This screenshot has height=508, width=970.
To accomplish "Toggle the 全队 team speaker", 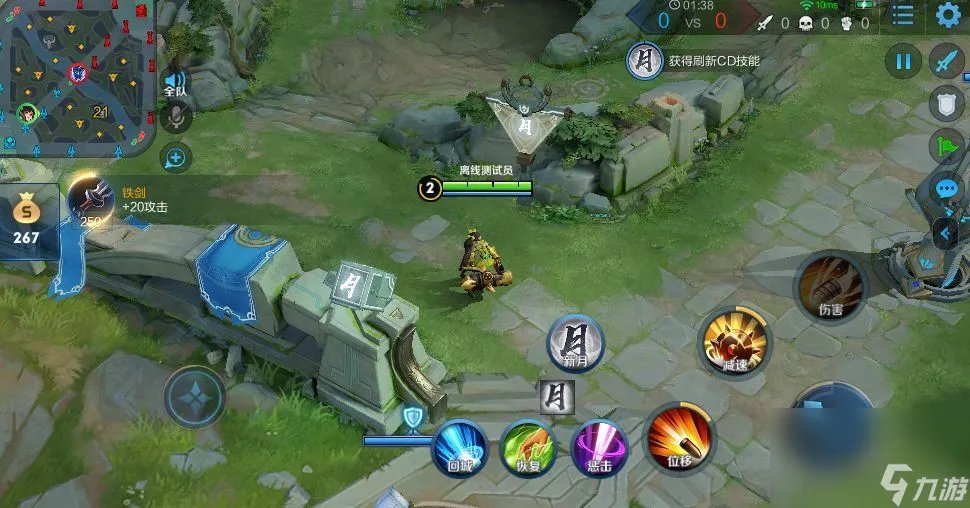I will point(175,83).
